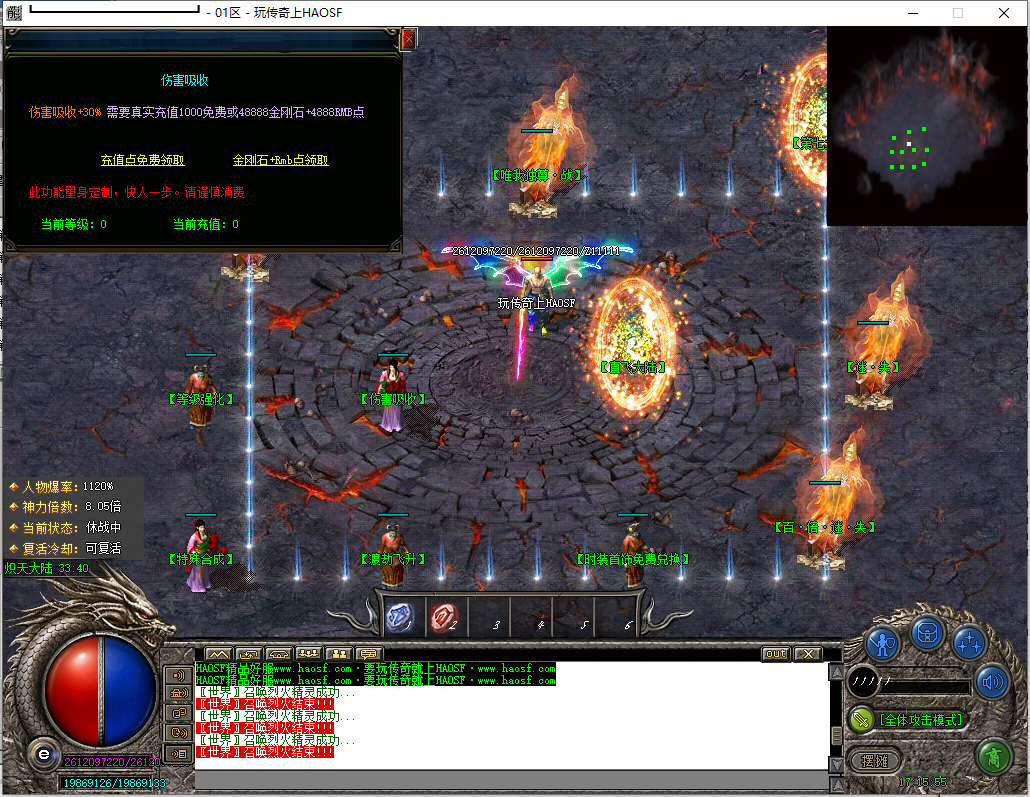Open the skills sparkle icon
Screen dimensions: 1030x797
(969, 641)
